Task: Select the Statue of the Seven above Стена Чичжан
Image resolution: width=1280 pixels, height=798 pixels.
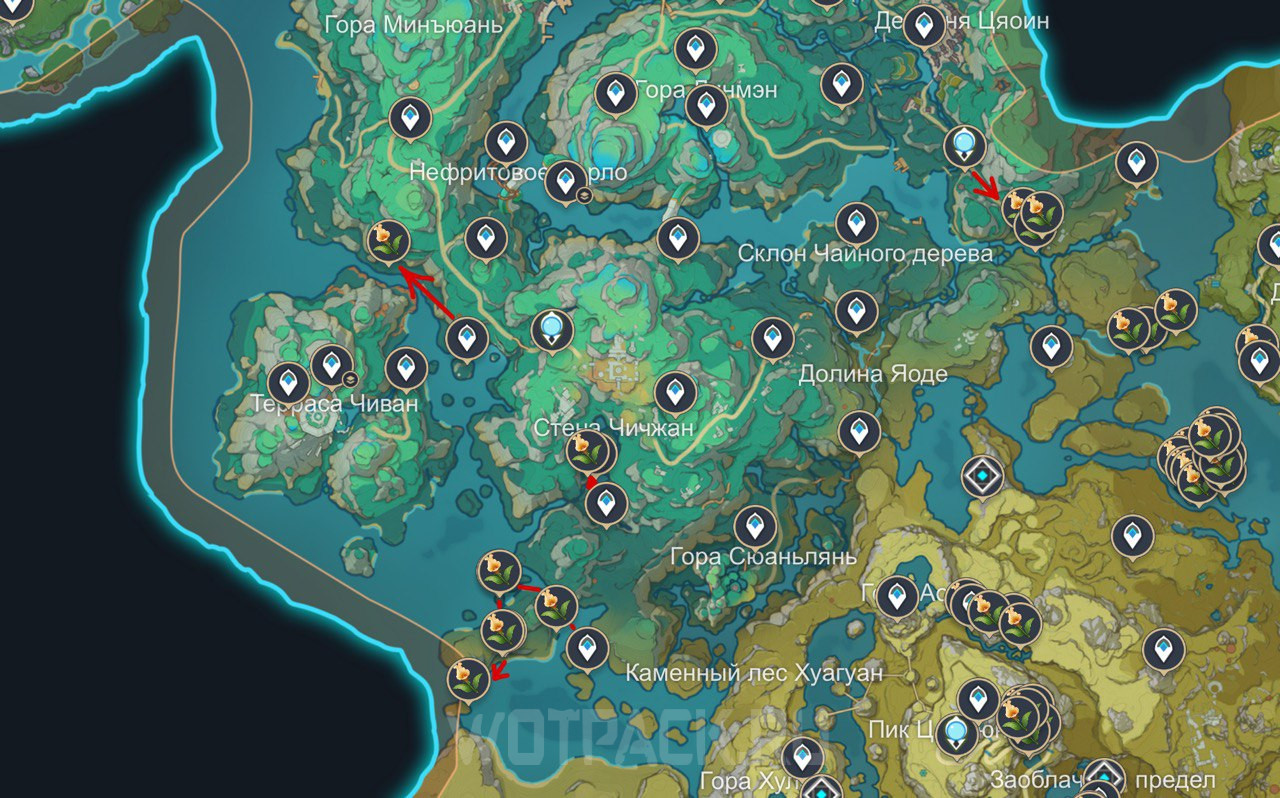Action: tap(551, 329)
